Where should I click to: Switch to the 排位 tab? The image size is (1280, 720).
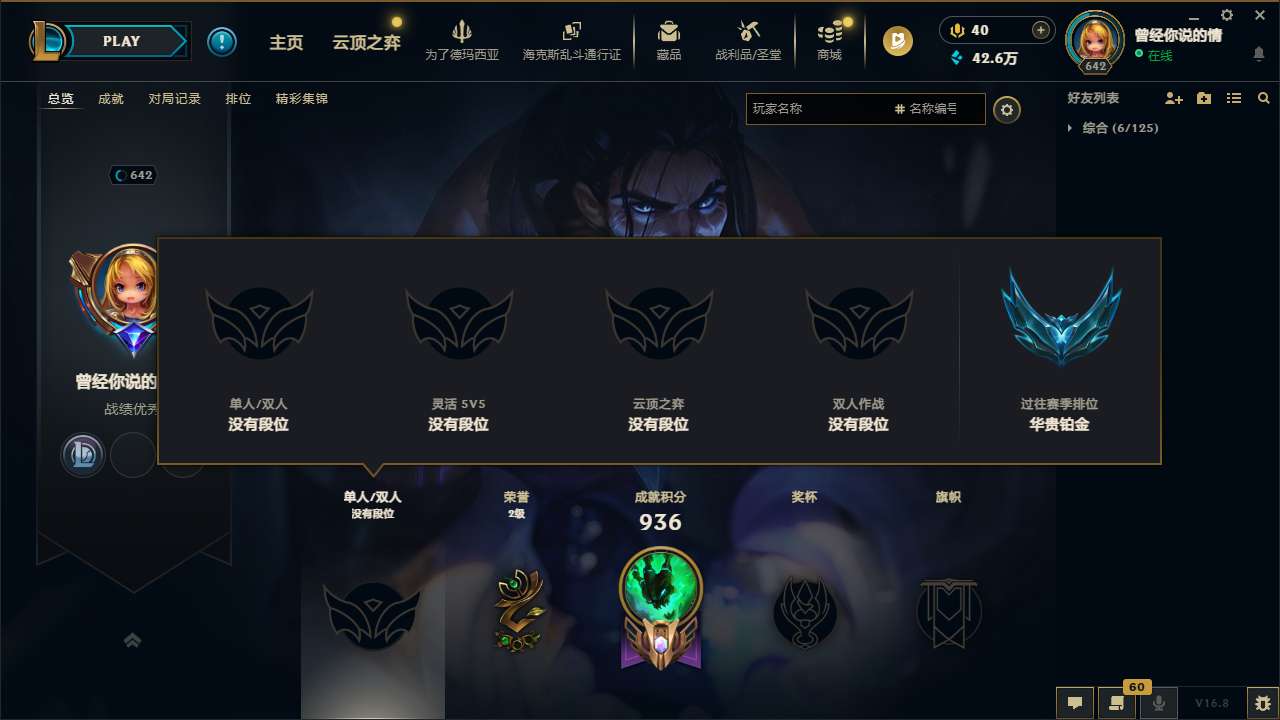[238, 98]
